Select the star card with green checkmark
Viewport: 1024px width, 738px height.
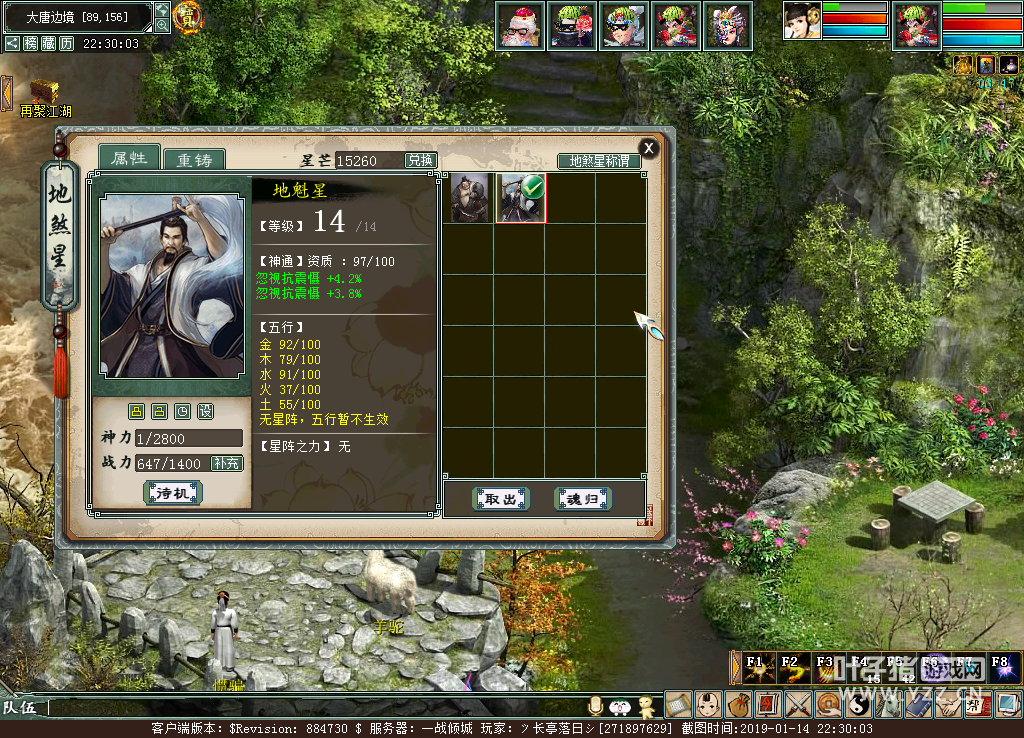pos(521,197)
